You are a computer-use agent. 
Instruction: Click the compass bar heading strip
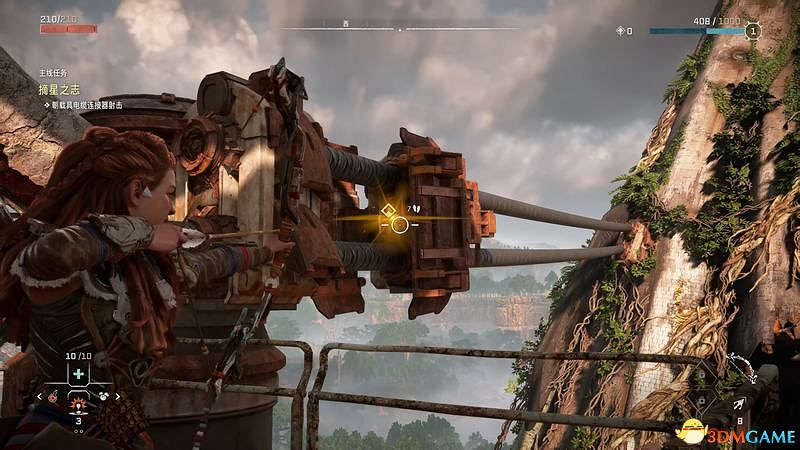click(399, 29)
